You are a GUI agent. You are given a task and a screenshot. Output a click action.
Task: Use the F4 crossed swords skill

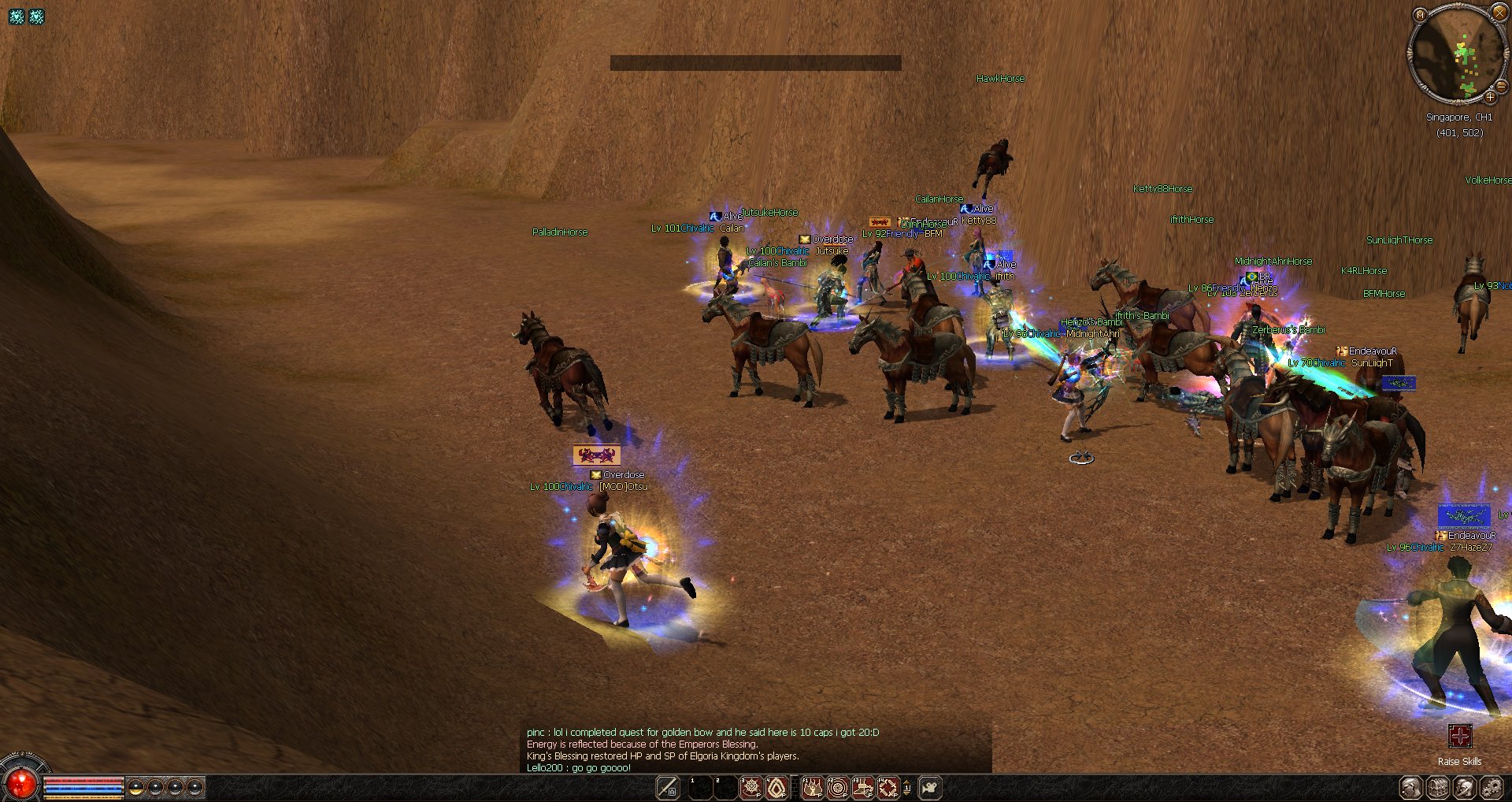pos(888,787)
